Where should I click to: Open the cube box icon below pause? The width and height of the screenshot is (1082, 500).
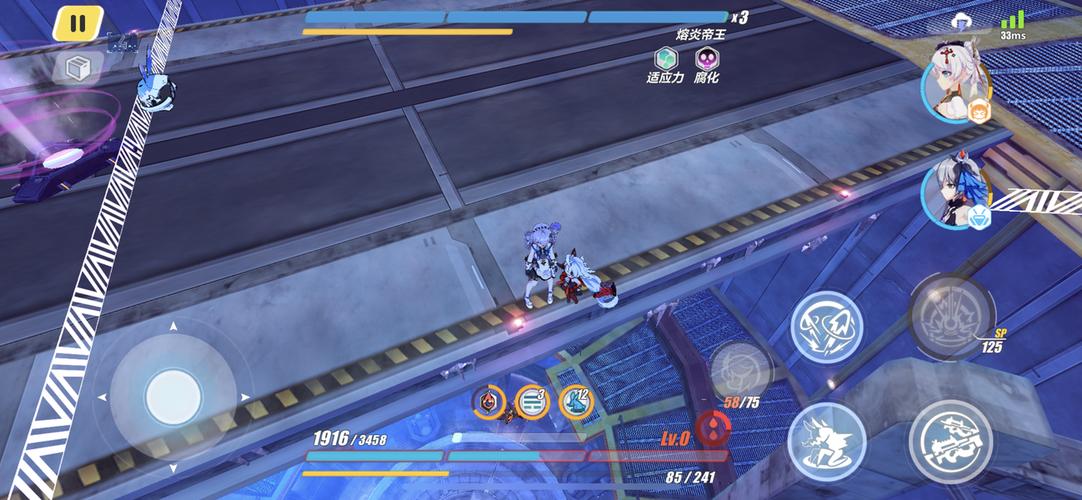point(78,68)
